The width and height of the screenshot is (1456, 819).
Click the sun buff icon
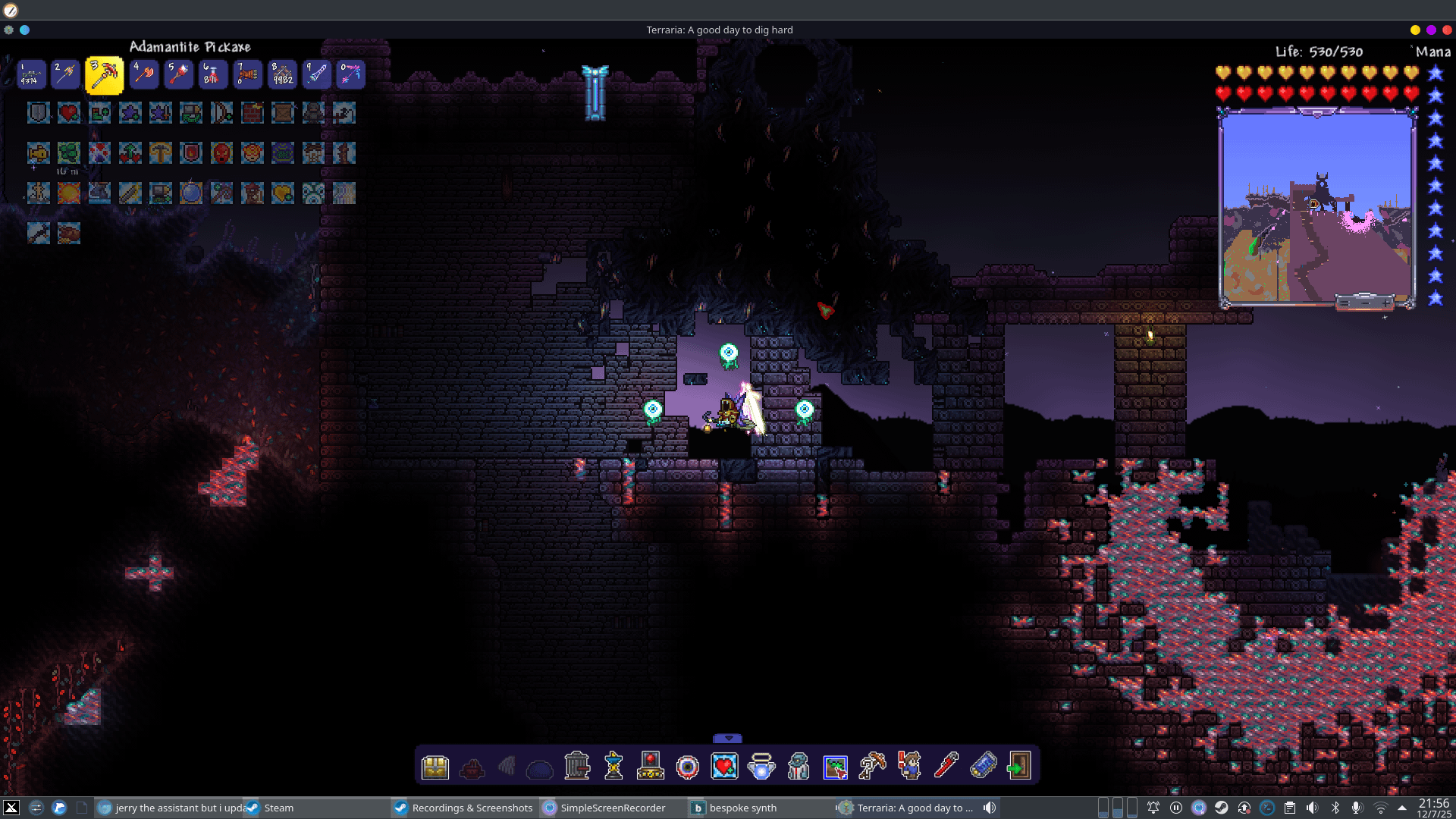(x=68, y=193)
